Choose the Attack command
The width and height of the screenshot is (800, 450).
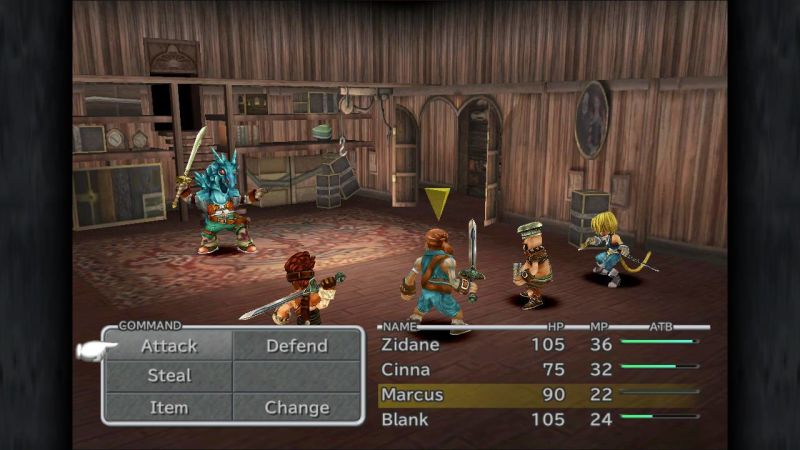click(x=169, y=346)
